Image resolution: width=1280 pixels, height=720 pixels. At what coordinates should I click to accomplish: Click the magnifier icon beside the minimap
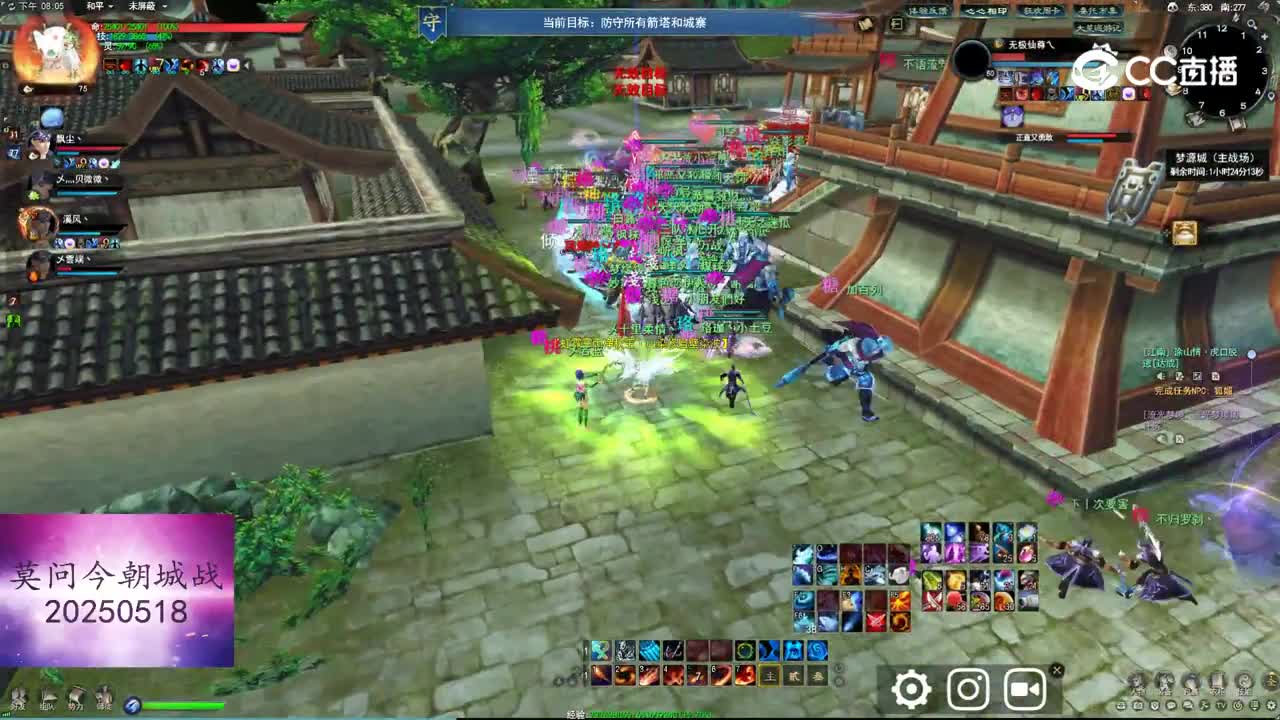pyautogui.click(x=1253, y=24)
